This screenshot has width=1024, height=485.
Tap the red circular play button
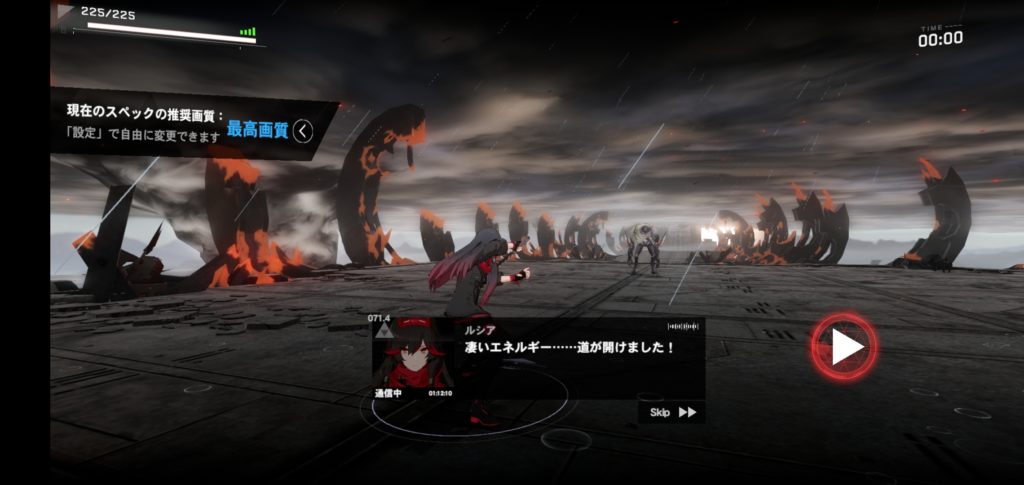tap(845, 347)
